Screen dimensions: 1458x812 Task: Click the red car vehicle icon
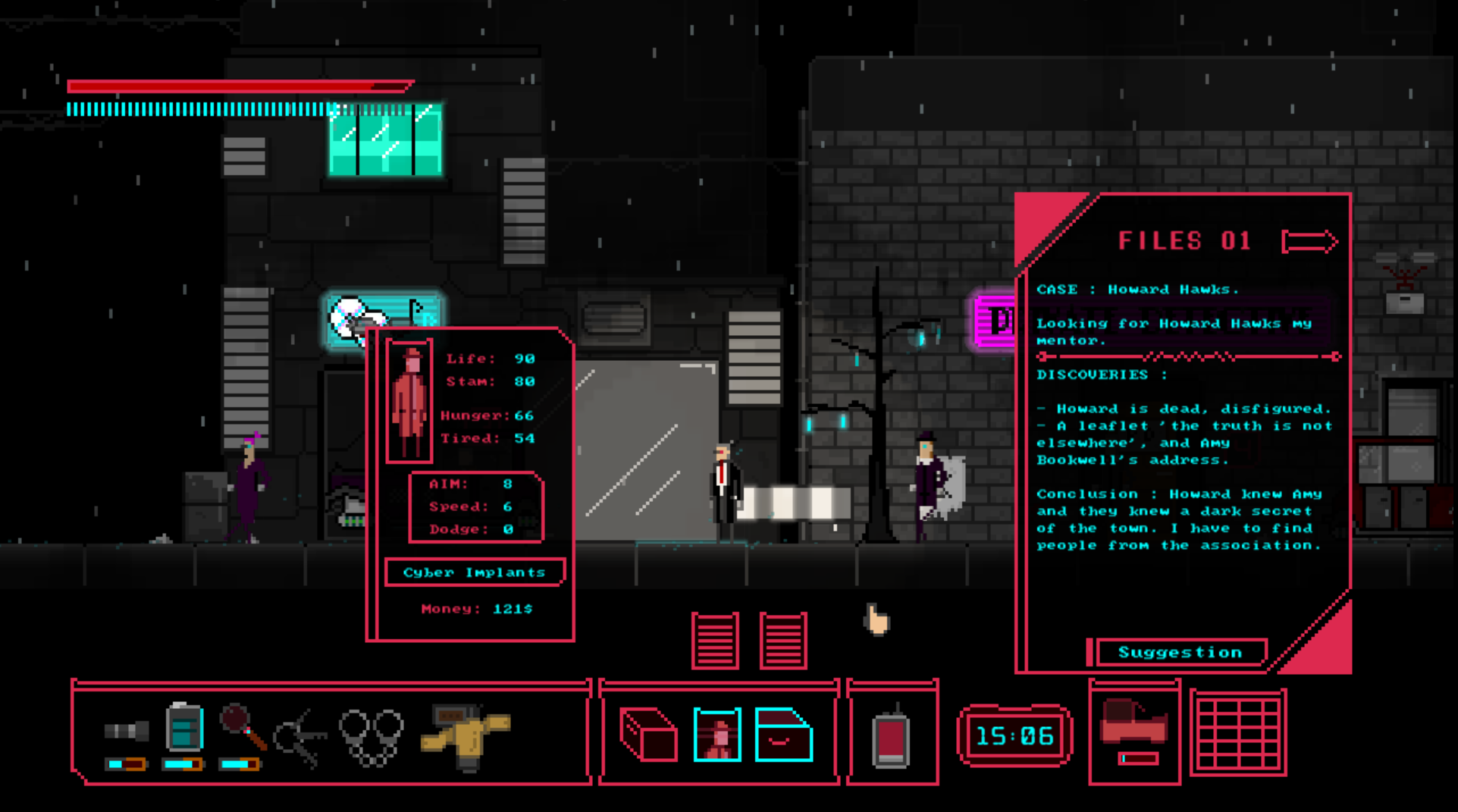(x=1133, y=724)
